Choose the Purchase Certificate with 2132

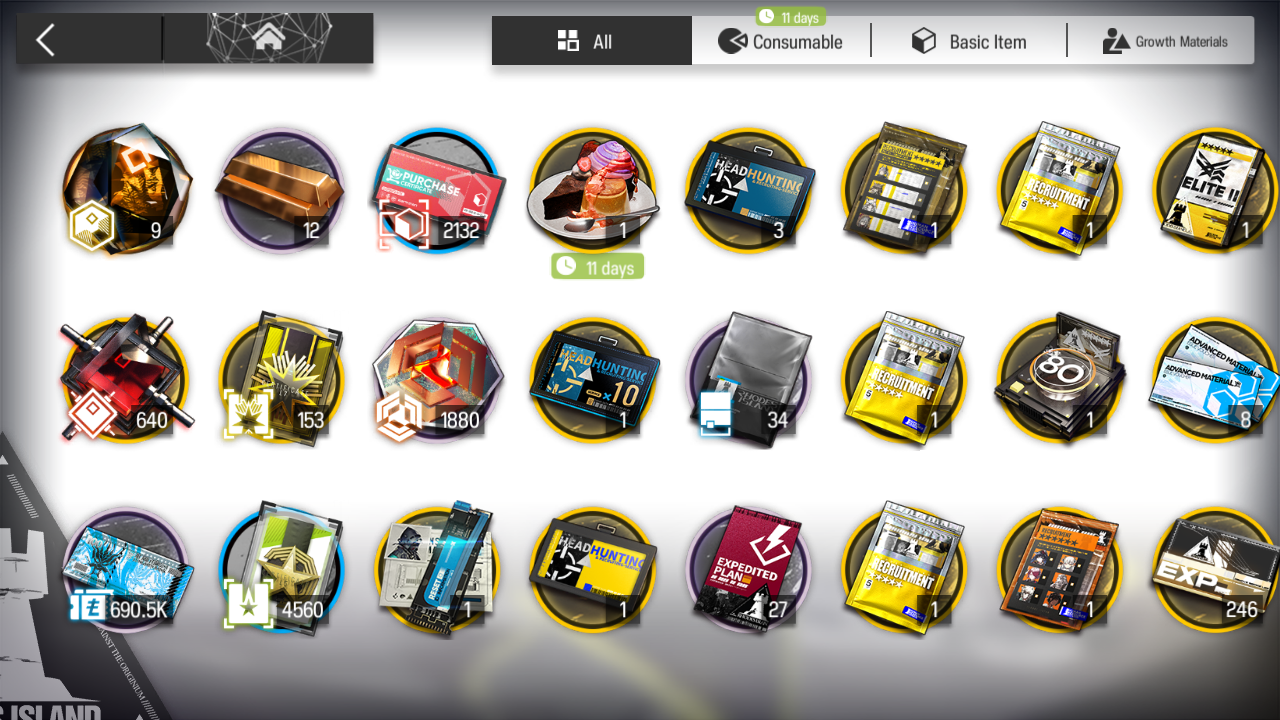438,190
